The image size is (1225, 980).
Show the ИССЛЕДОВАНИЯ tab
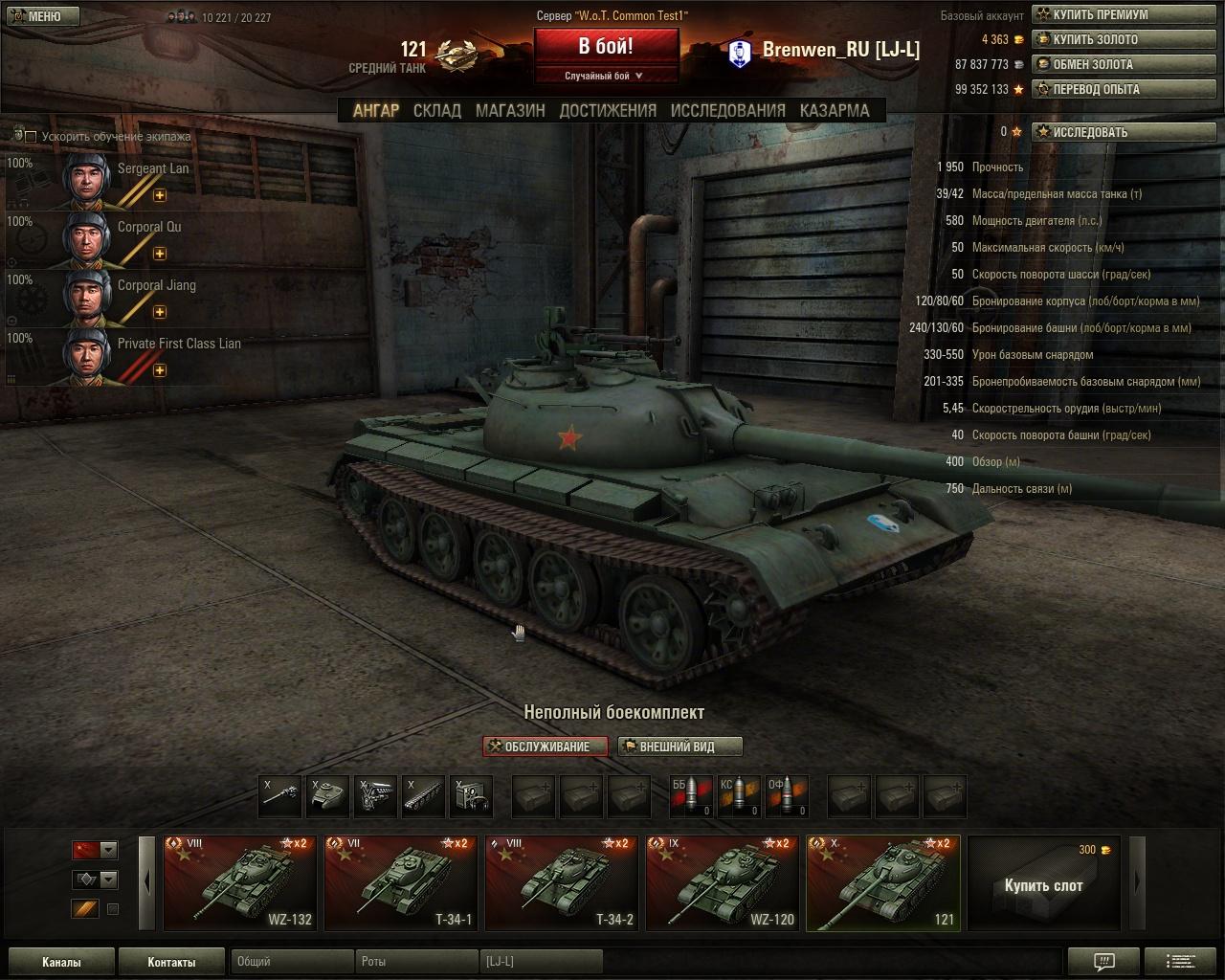coord(727,110)
